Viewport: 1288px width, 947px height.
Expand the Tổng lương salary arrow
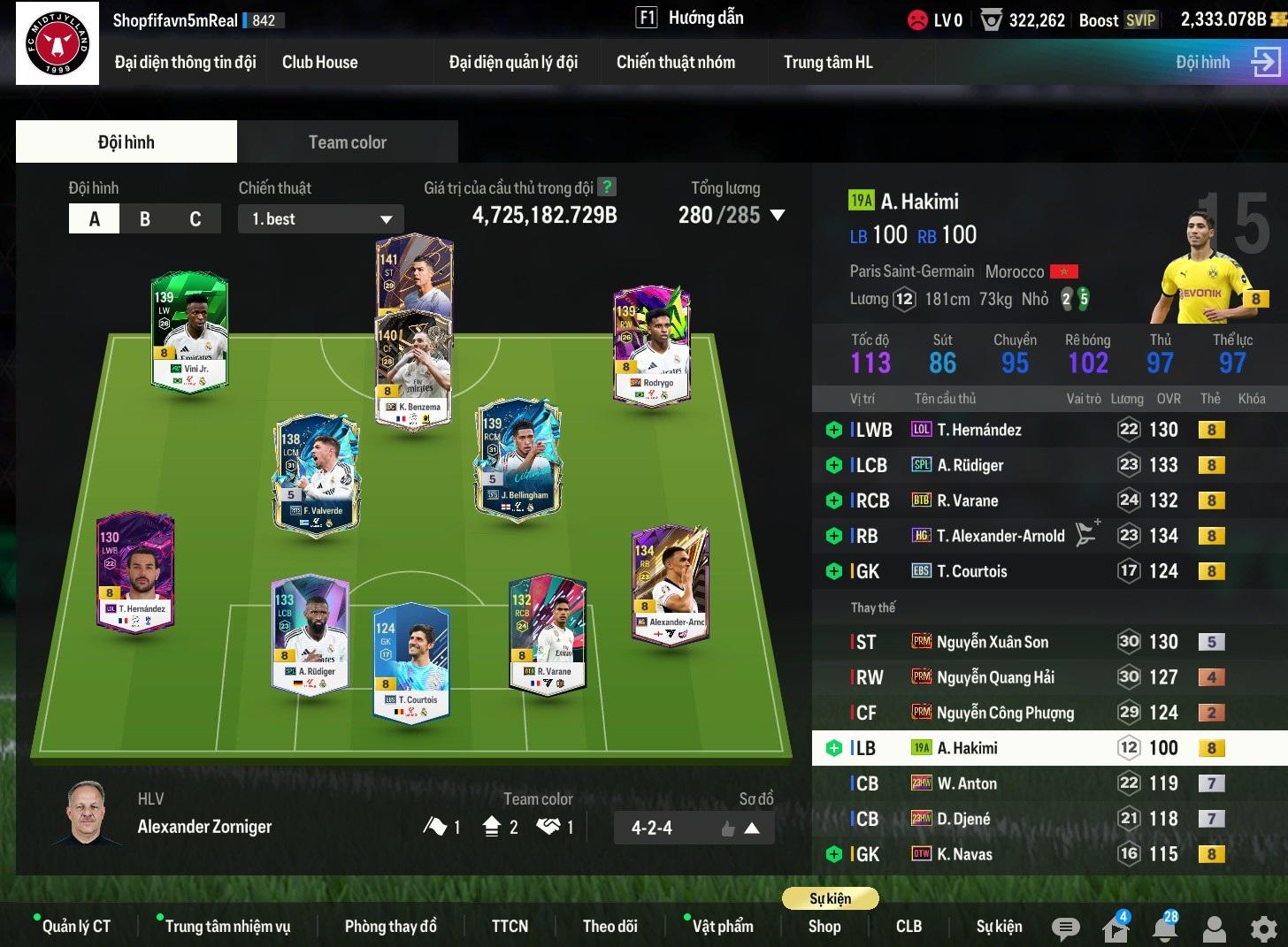click(x=778, y=215)
